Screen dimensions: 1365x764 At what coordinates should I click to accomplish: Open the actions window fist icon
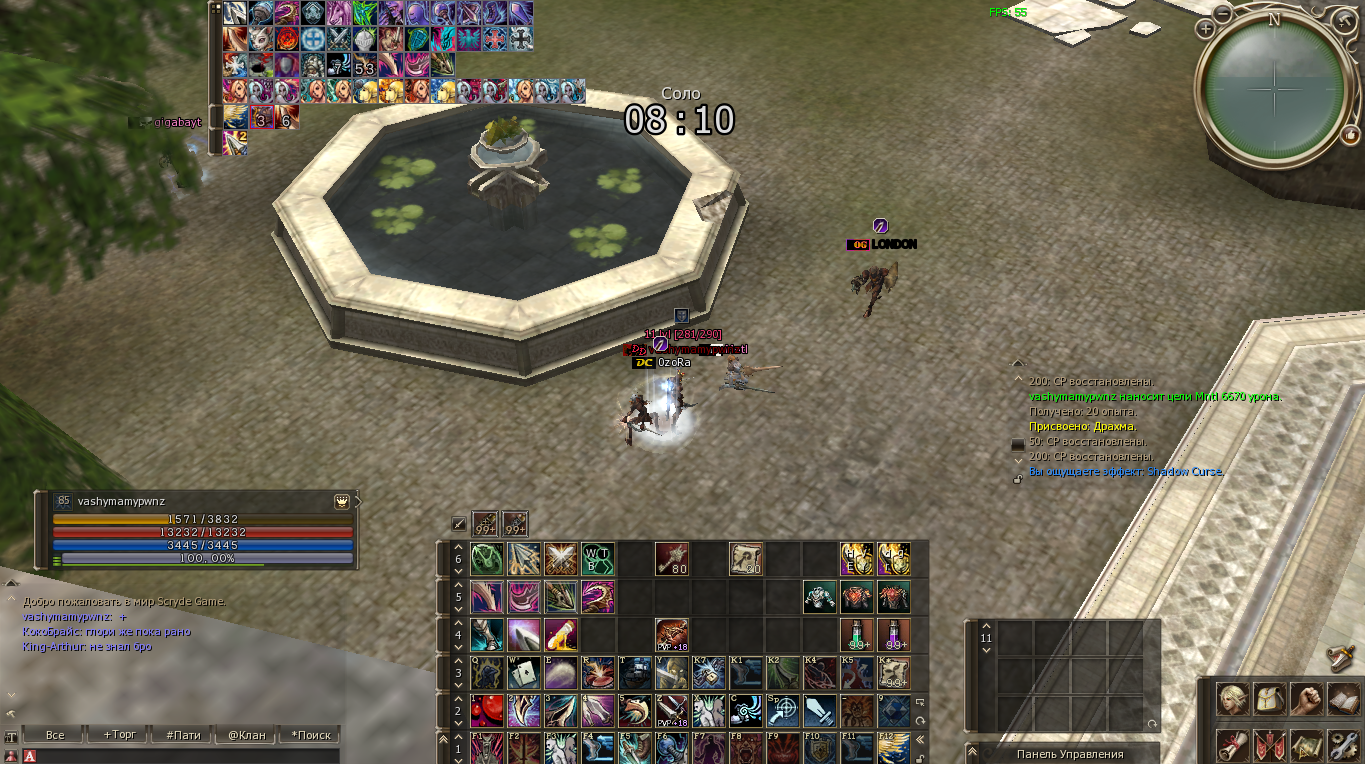pos(1306,699)
